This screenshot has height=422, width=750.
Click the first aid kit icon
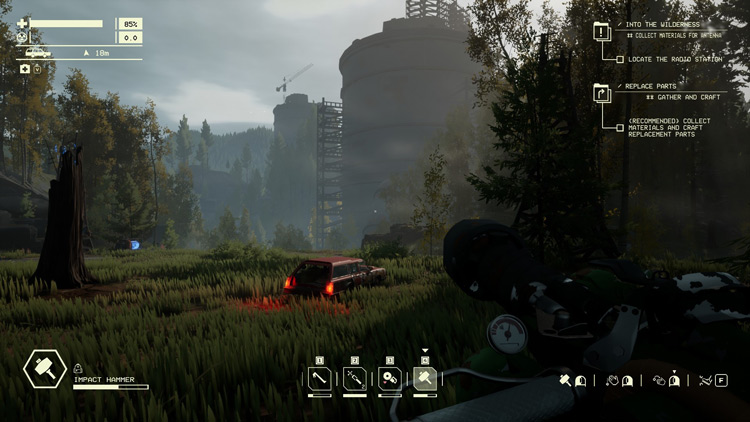25,69
